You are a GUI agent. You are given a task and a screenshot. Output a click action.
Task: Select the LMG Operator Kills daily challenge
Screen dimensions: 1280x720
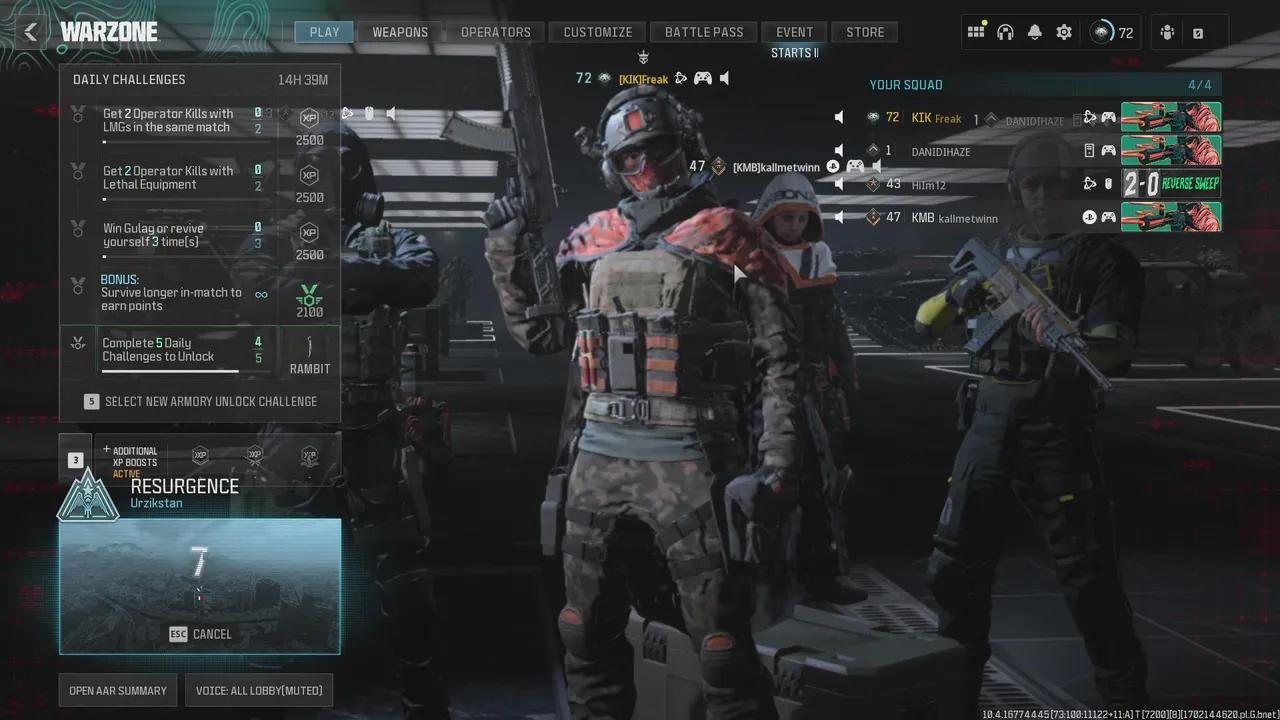click(x=170, y=121)
